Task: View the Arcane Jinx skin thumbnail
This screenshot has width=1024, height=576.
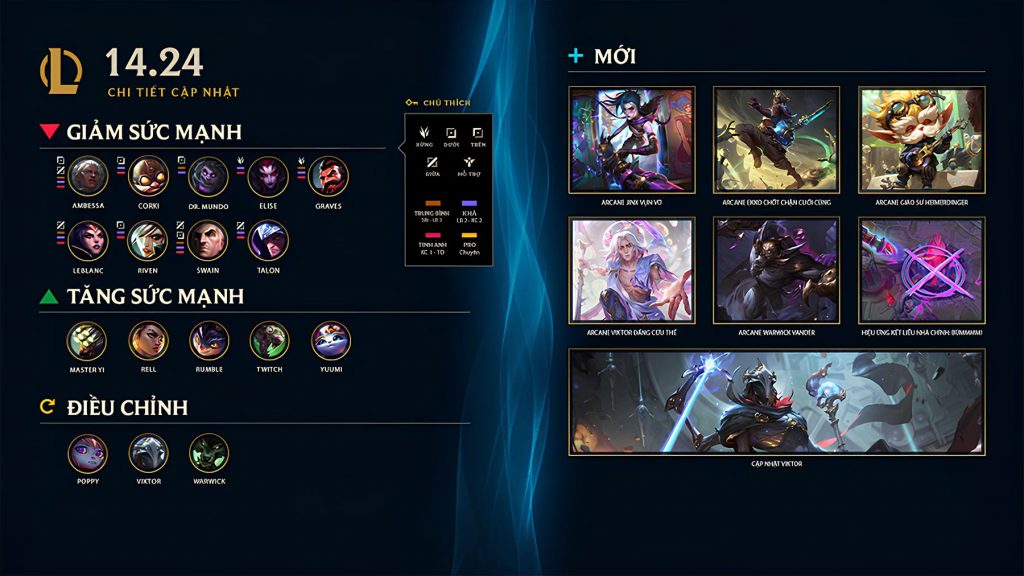Action: [632, 139]
